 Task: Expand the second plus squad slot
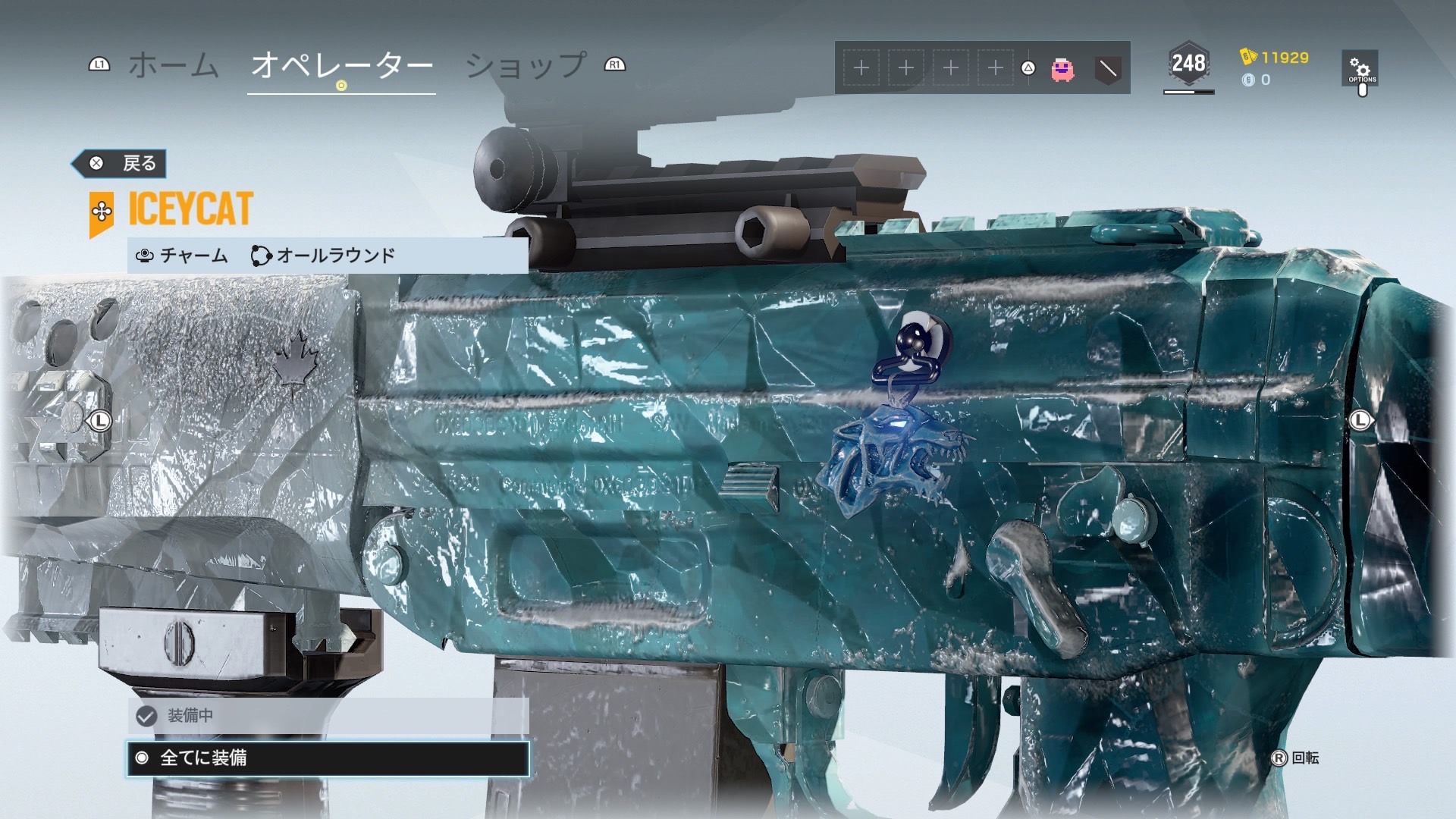click(x=906, y=67)
